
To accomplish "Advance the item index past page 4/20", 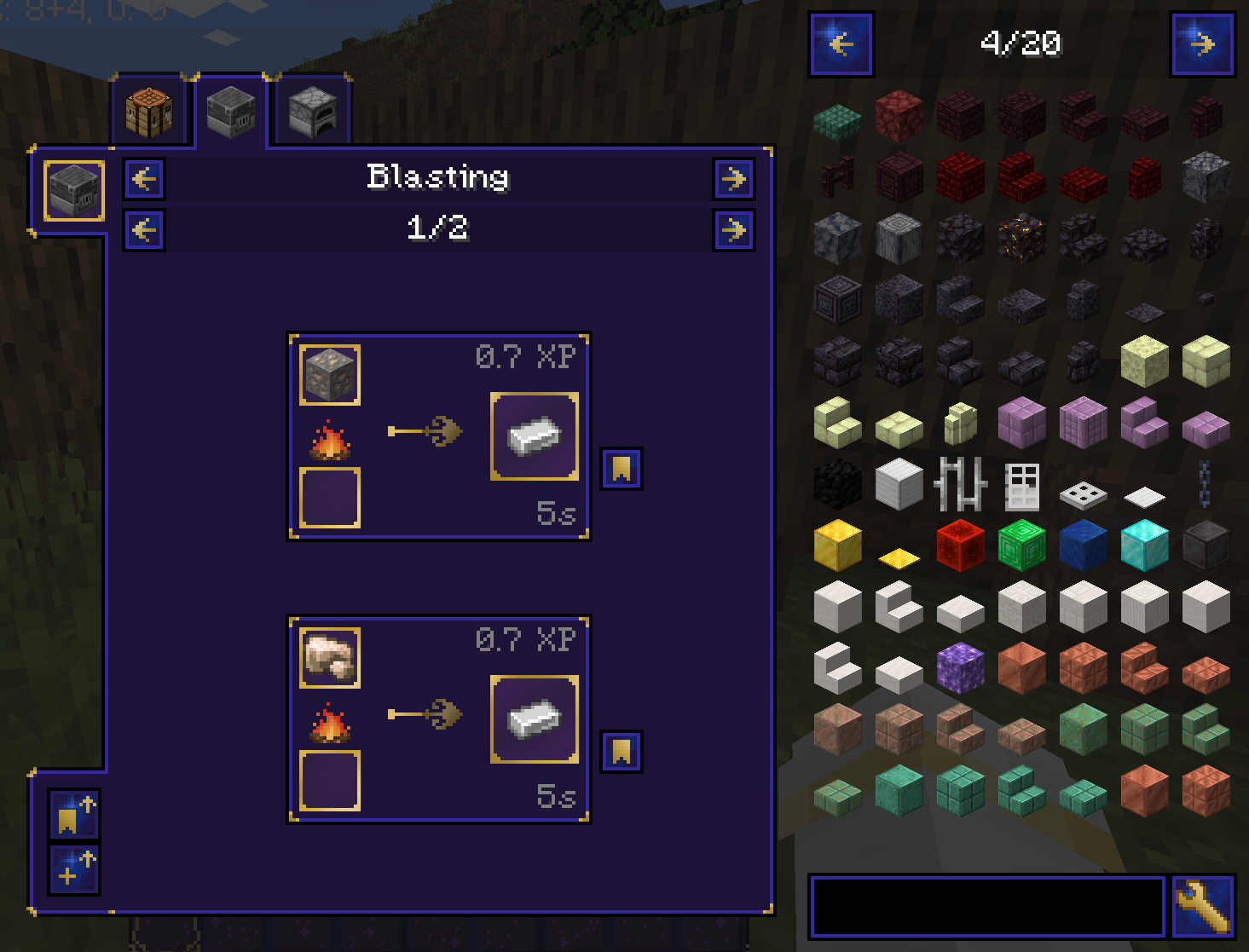I will [x=1203, y=44].
